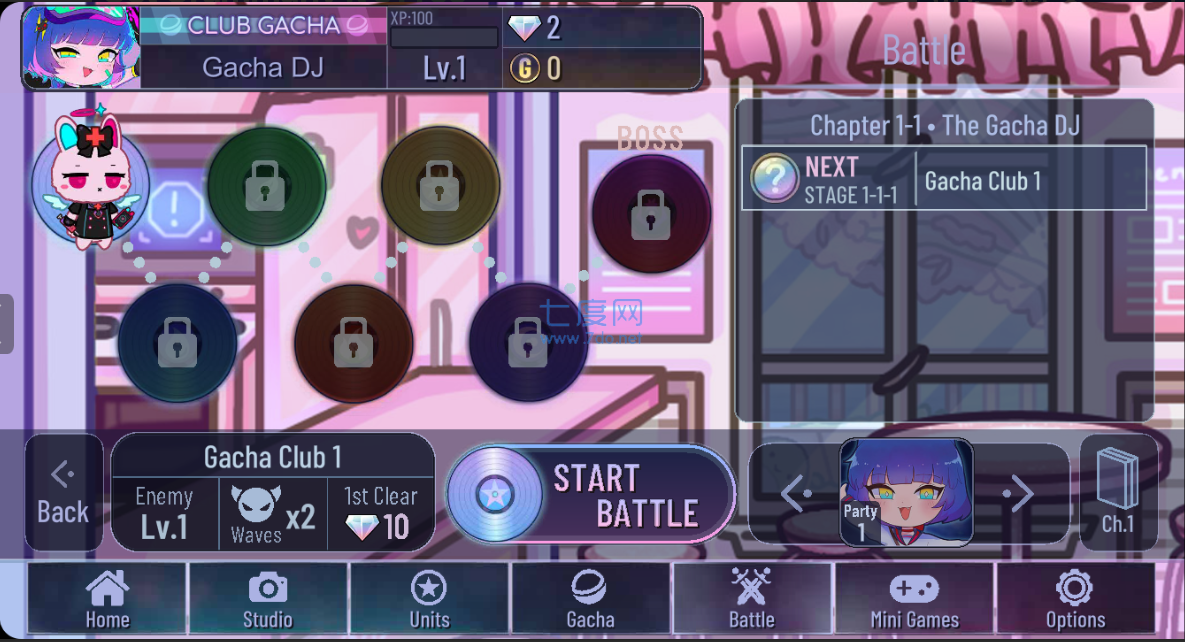
Task: Switch to the previous party with left arrow
Action: coord(796,493)
